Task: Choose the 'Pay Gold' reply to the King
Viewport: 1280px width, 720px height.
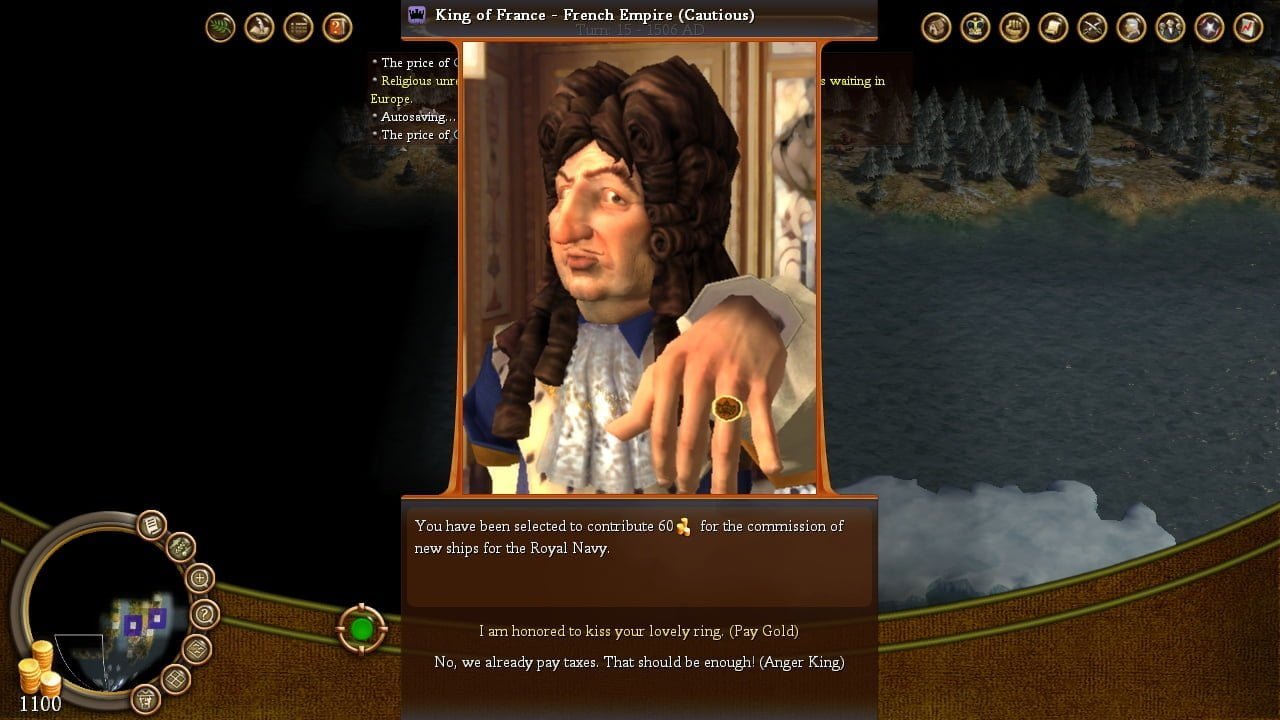Action: [638, 631]
